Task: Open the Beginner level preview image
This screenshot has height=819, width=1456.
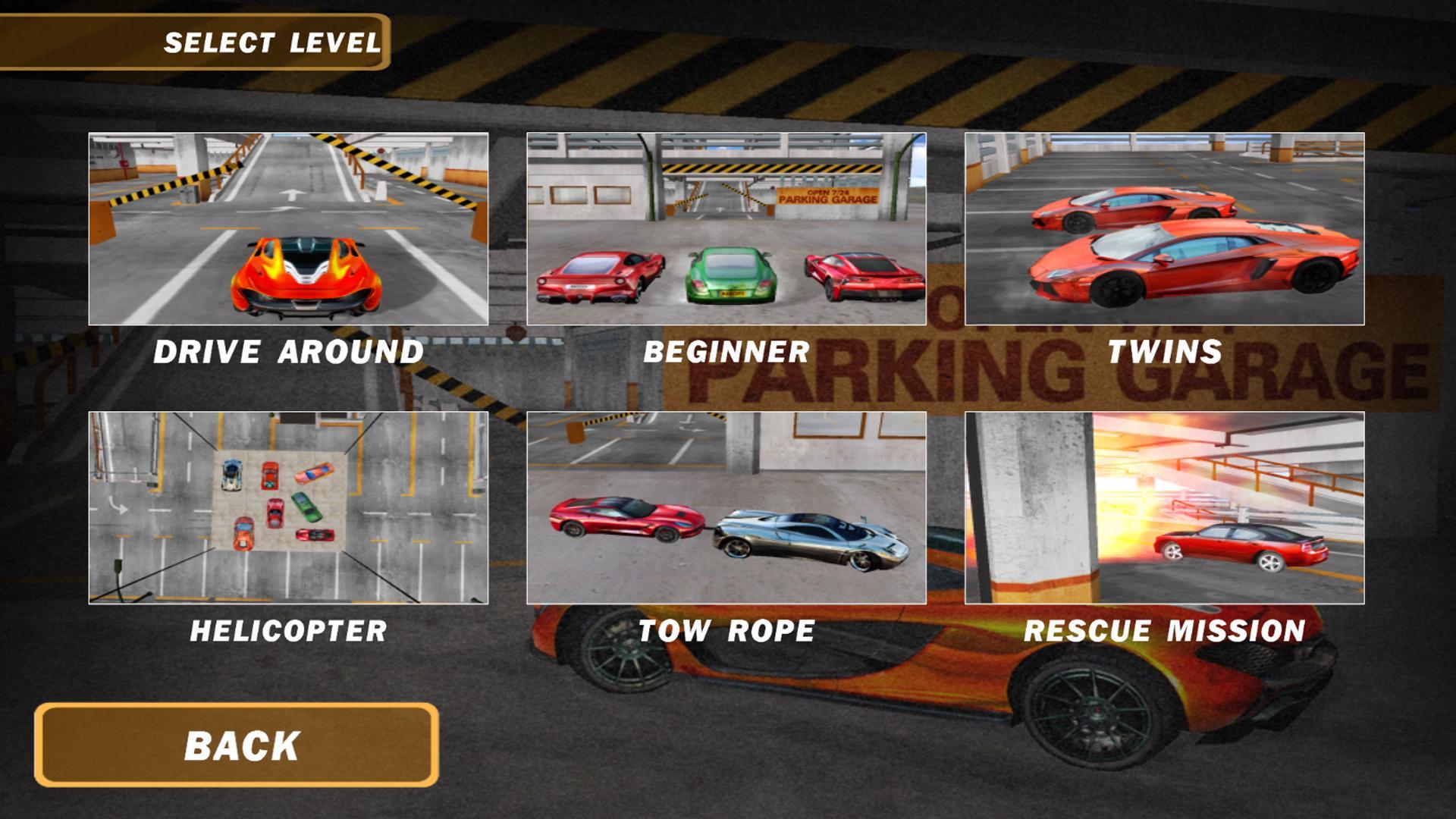Action: coord(724,227)
